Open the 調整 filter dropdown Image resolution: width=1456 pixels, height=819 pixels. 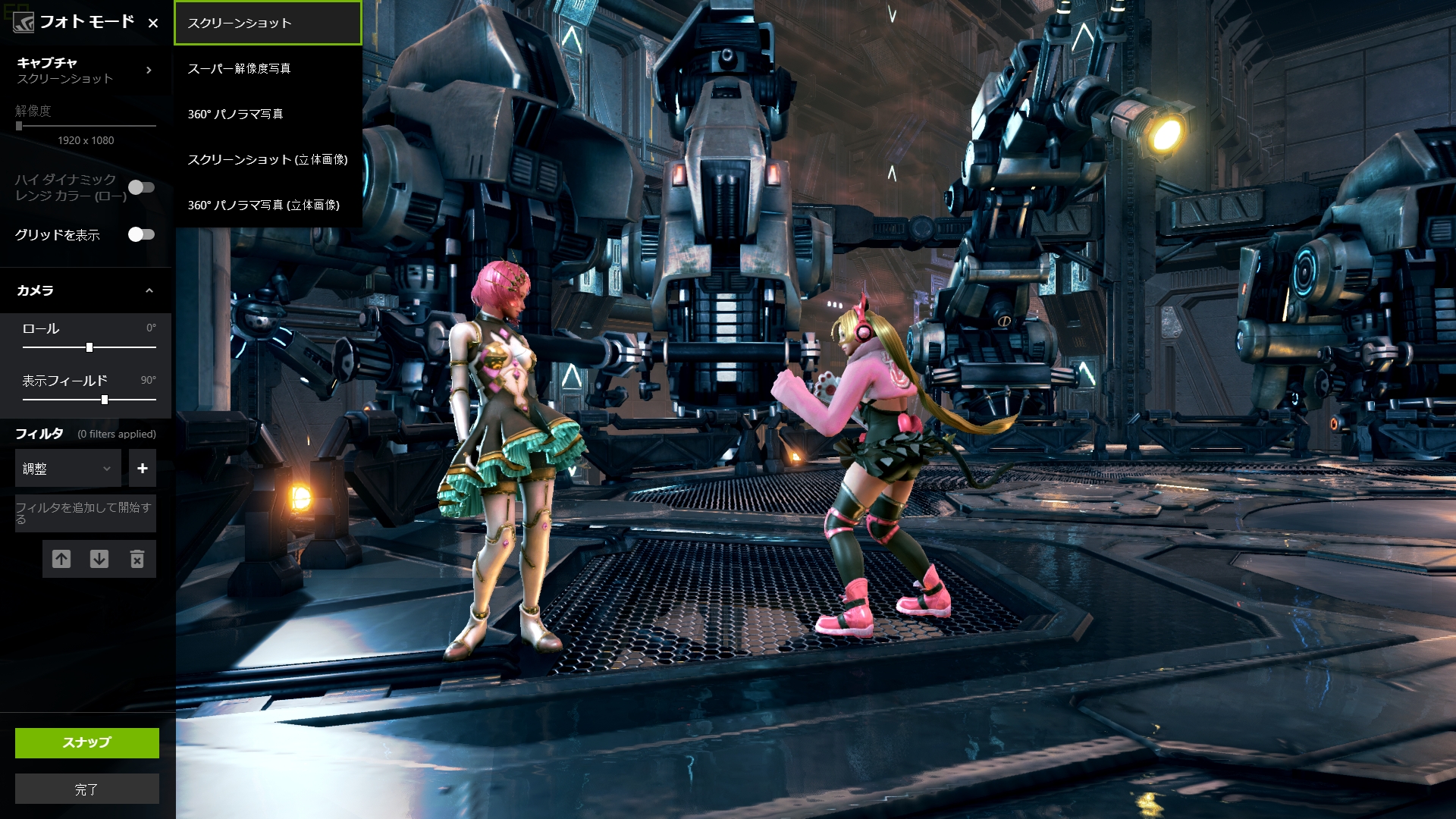point(67,469)
